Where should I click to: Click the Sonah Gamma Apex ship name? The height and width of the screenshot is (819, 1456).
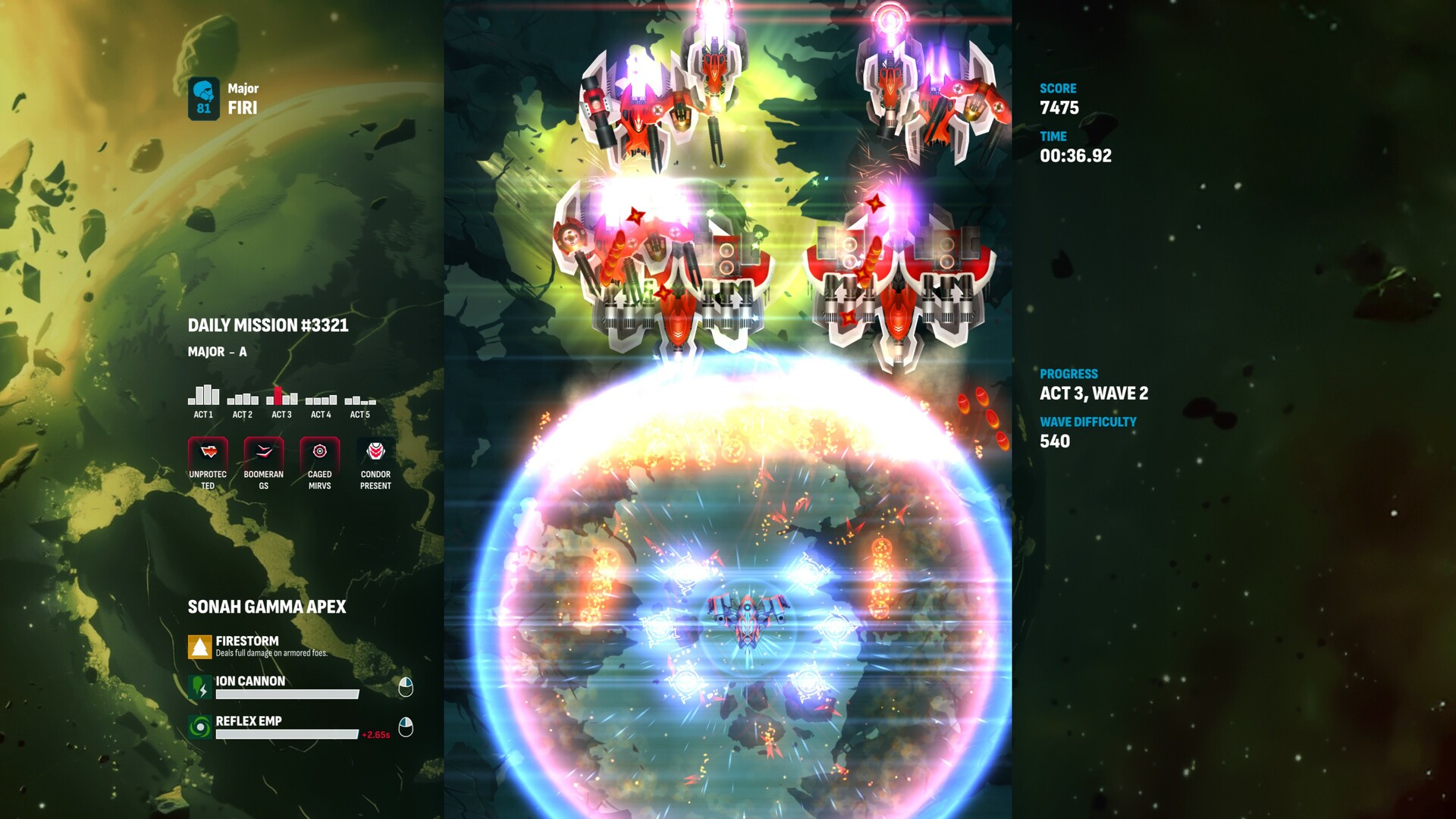268,607
